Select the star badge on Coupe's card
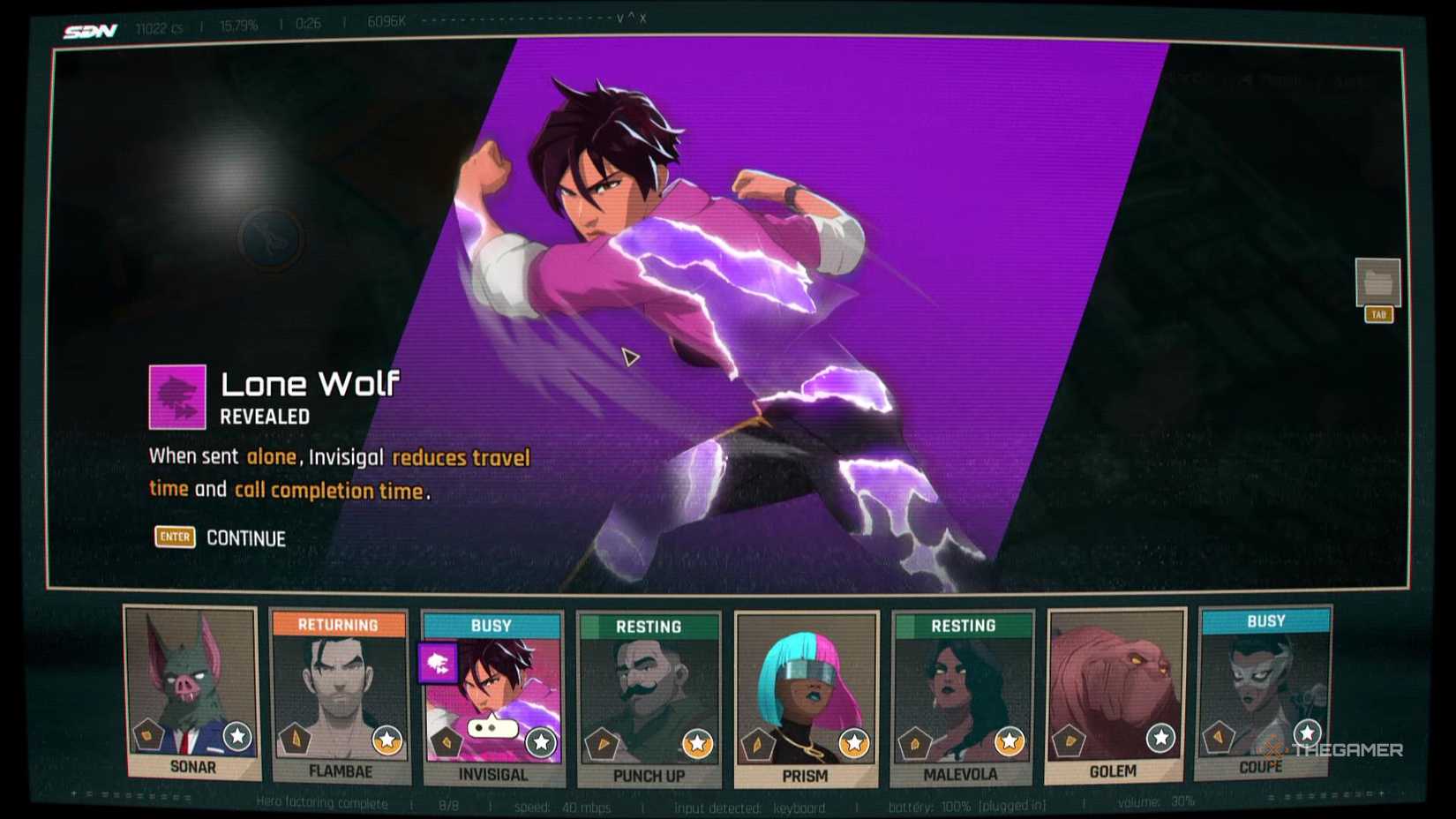This screenshot has height=819, width=1456. tap(1306, 732)
